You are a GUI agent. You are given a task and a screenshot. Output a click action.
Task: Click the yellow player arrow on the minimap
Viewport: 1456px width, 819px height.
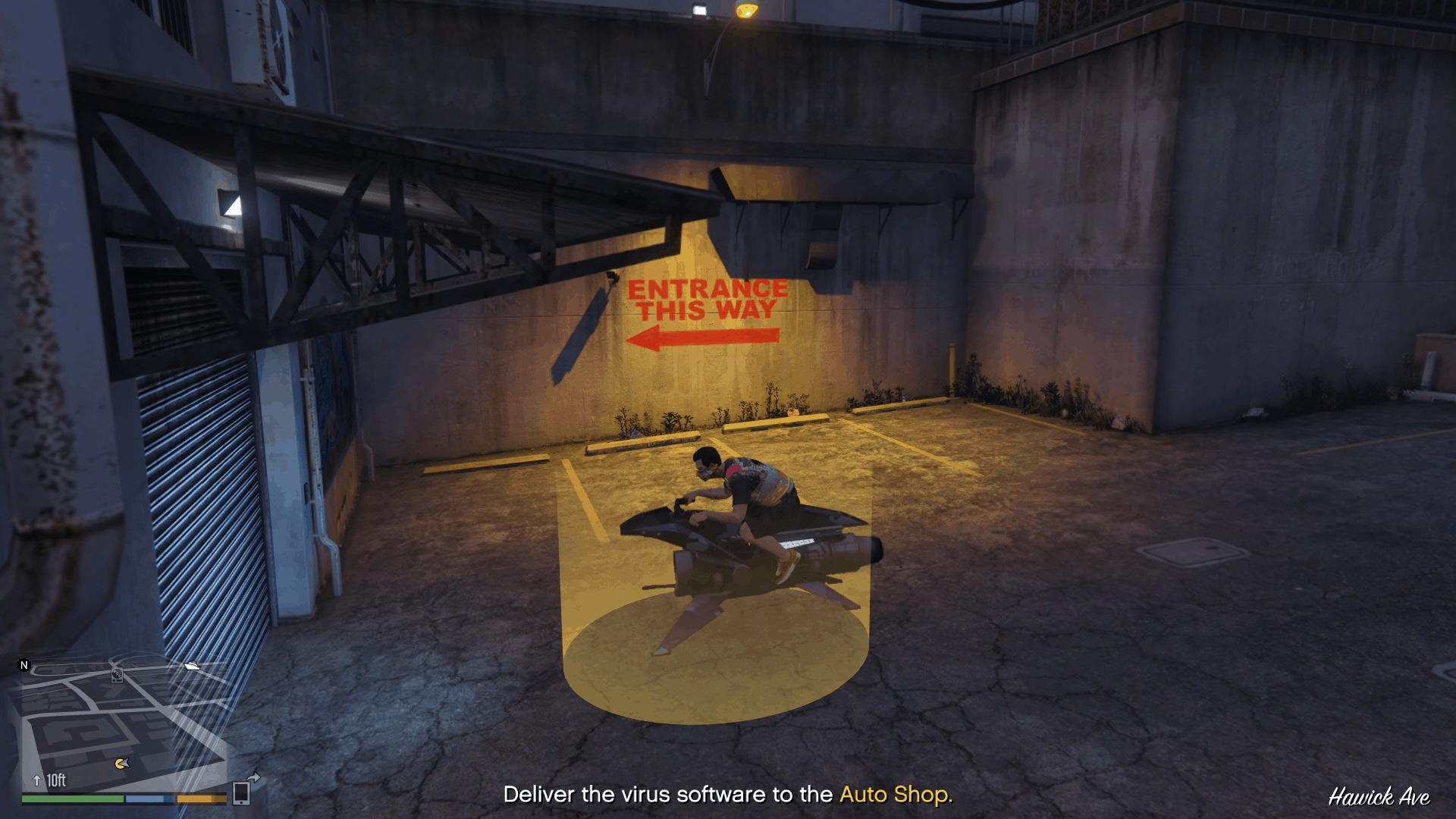[x=122, y=764]
